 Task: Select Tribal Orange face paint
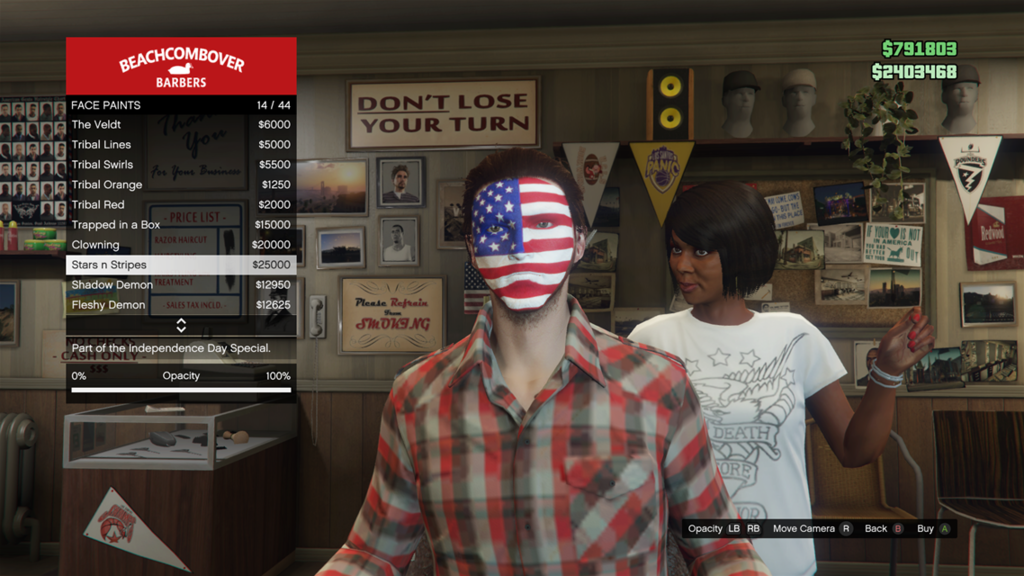point(181,185)
